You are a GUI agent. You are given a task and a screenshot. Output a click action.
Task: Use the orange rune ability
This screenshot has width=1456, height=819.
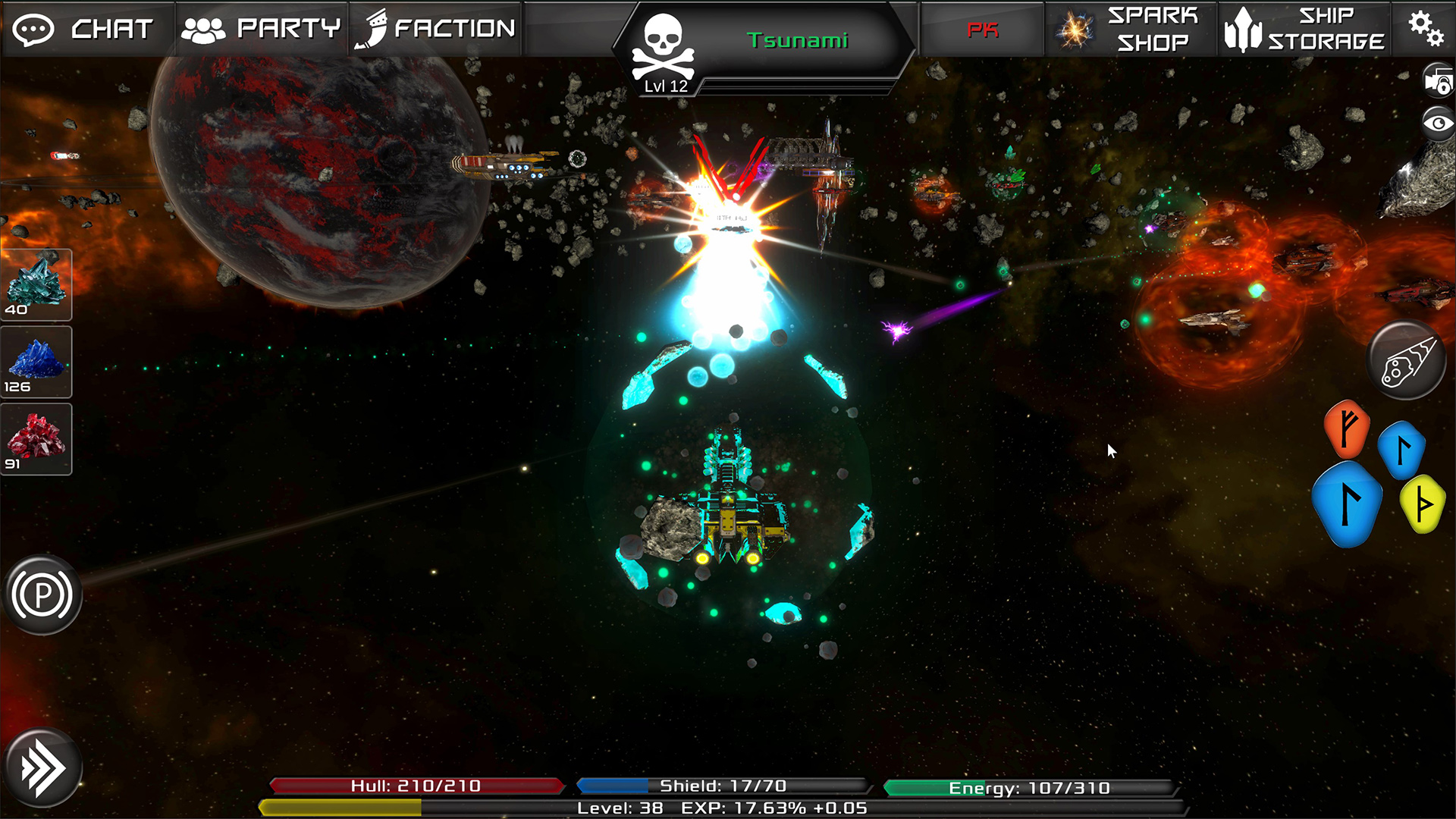1346,428
